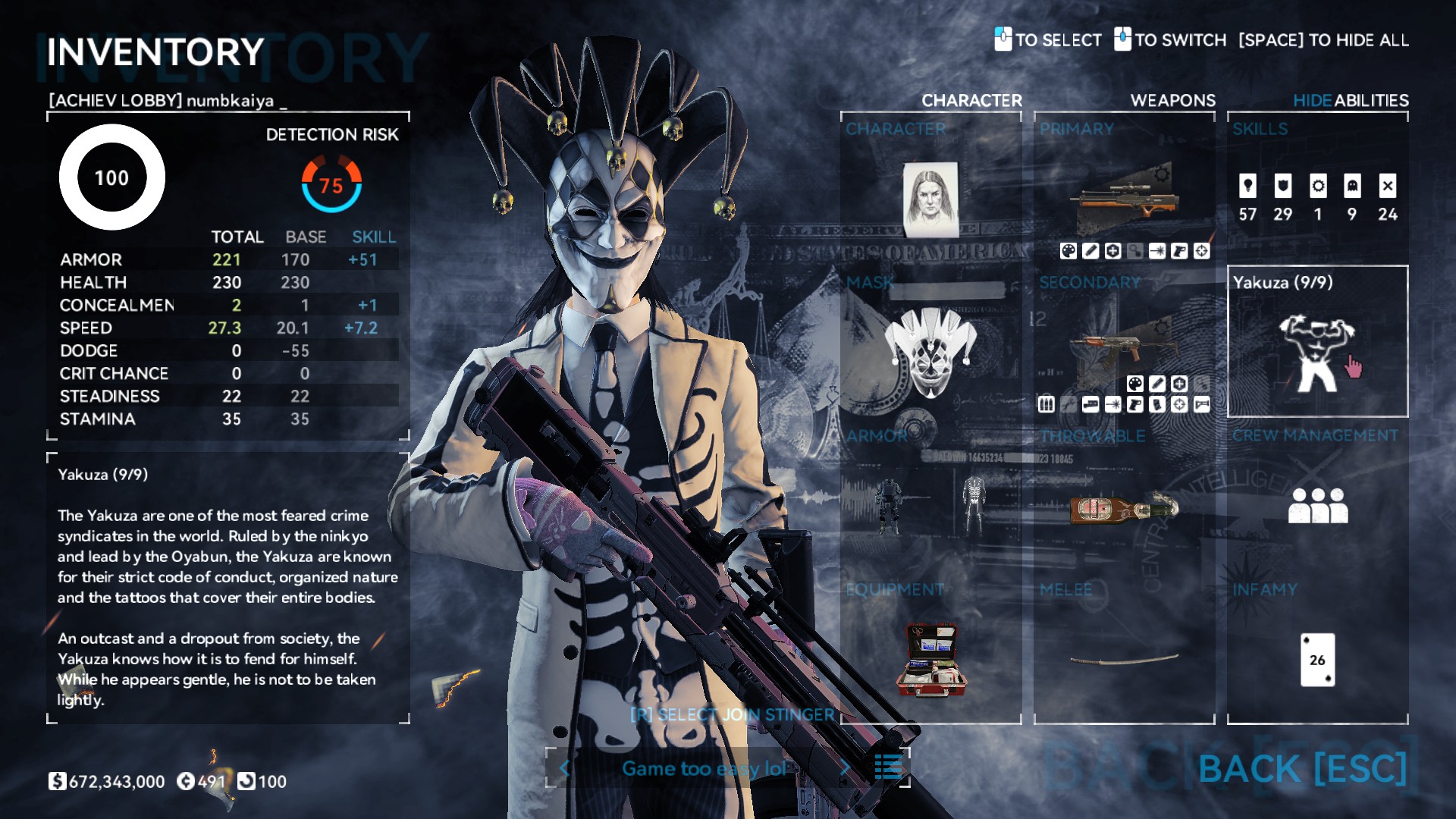Hide the Abilities column
The width and height of the screenshot is (1456, 819).
(1351, 100)
